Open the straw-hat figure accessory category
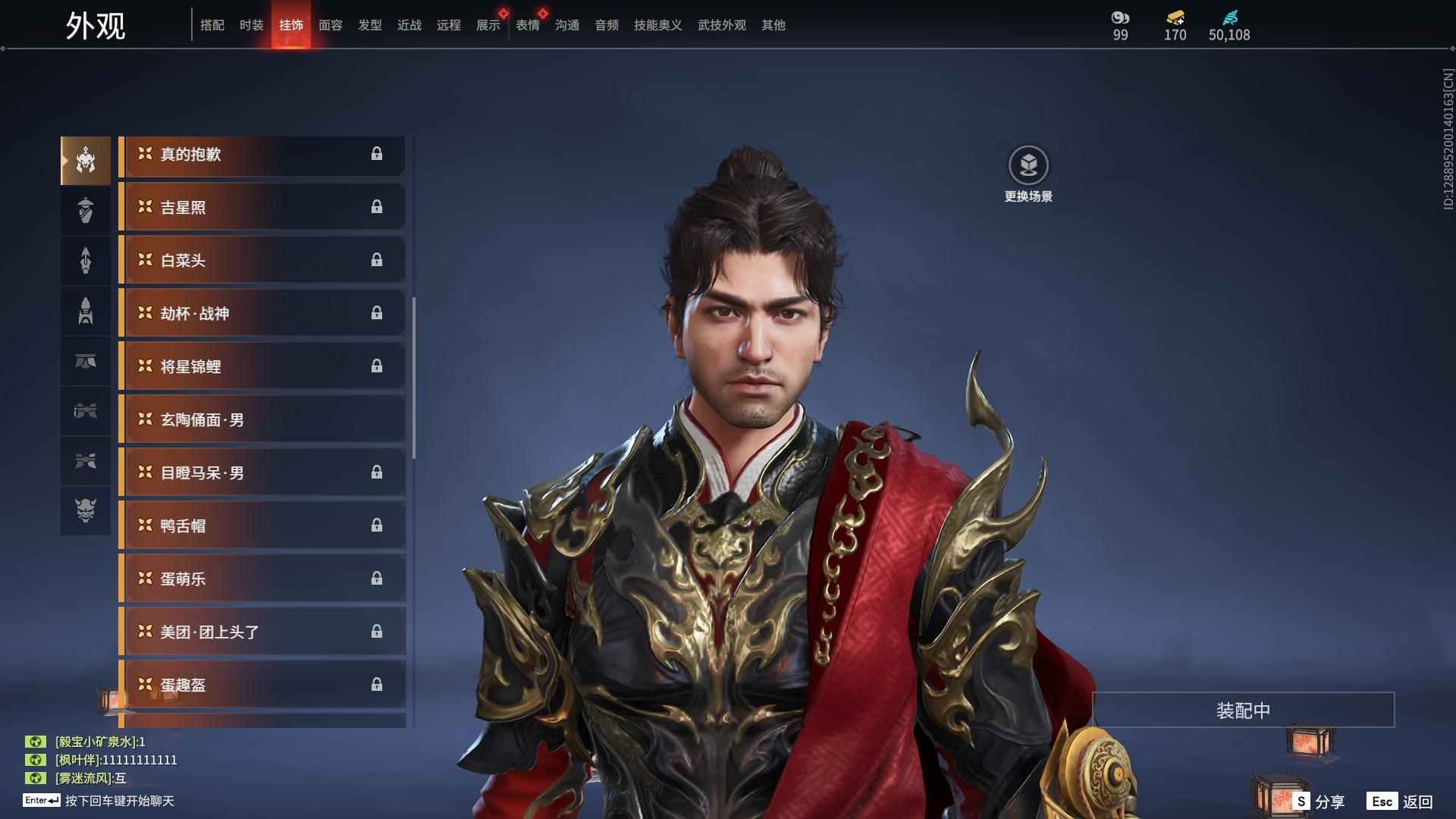Screen dimensions: 1456x819 (x=86, y=210)
